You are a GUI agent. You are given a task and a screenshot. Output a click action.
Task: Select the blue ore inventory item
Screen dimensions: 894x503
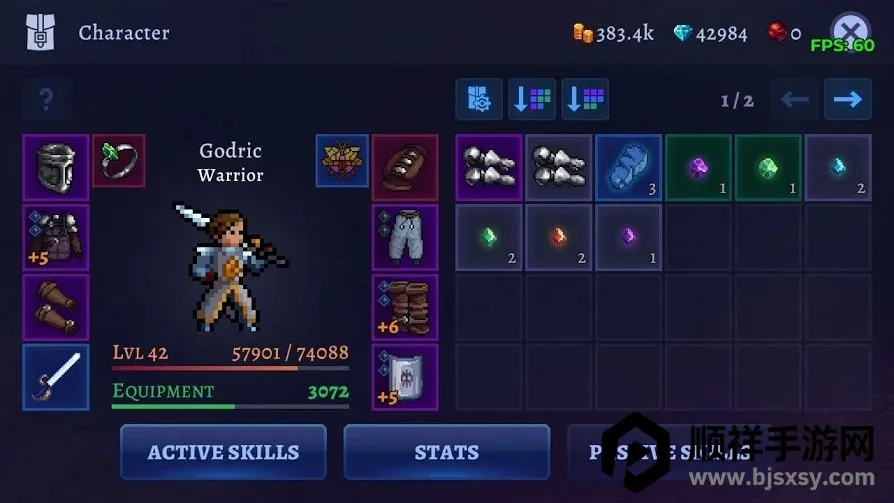pos(628,167)
